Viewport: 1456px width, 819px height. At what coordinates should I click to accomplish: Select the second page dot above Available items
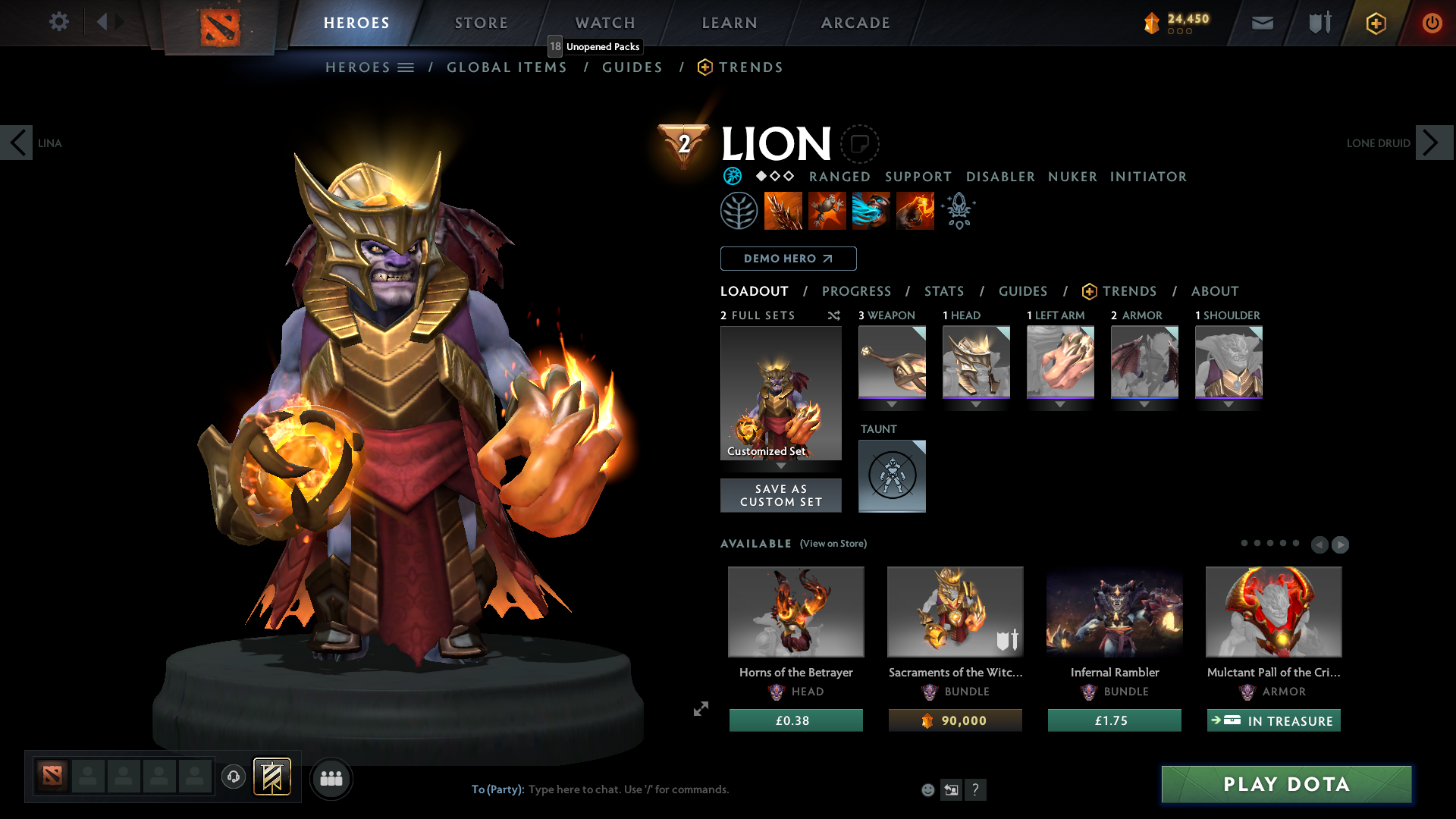(x=1257, y=544)
